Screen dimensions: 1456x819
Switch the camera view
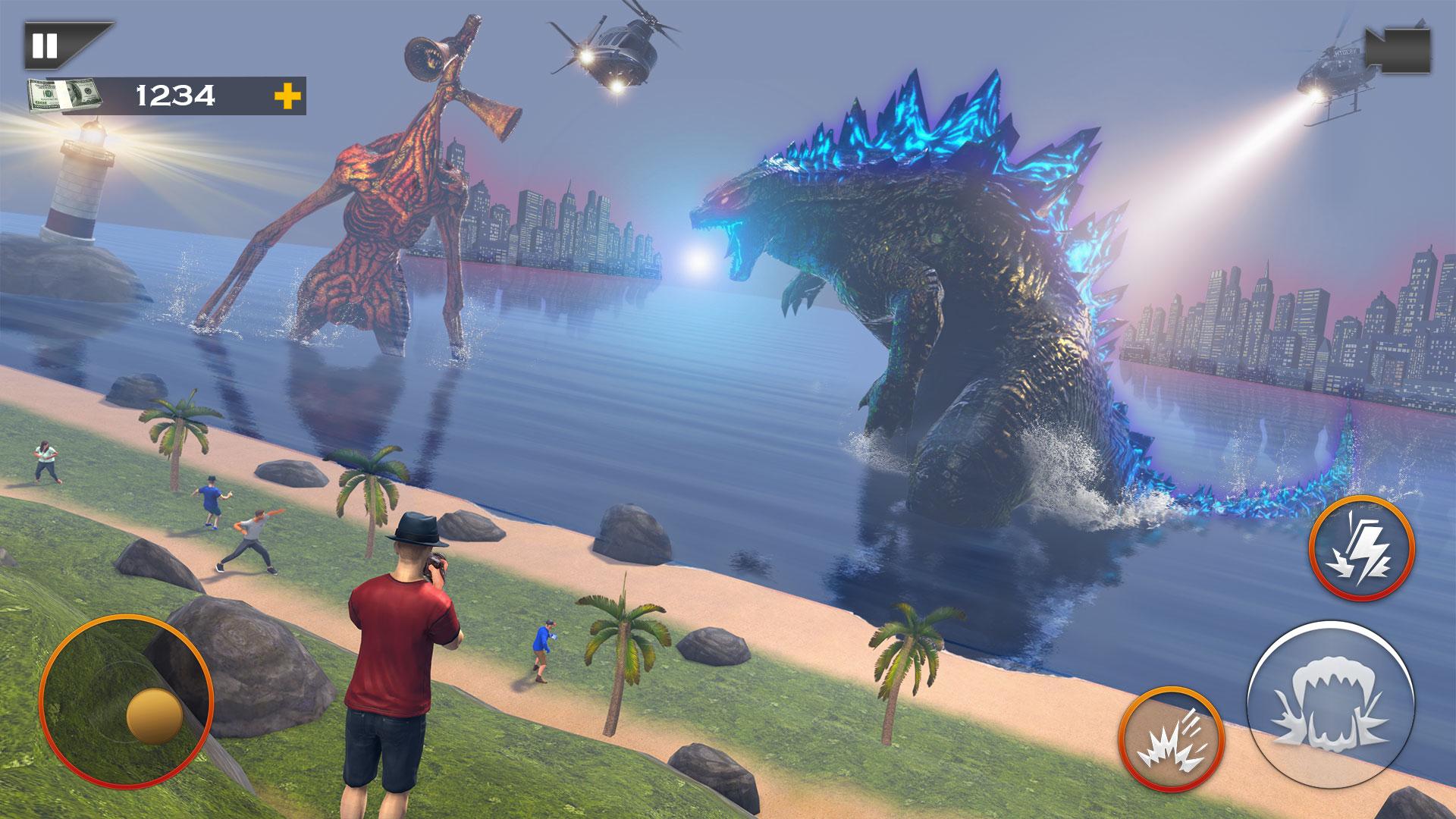tap(1397, 52)
